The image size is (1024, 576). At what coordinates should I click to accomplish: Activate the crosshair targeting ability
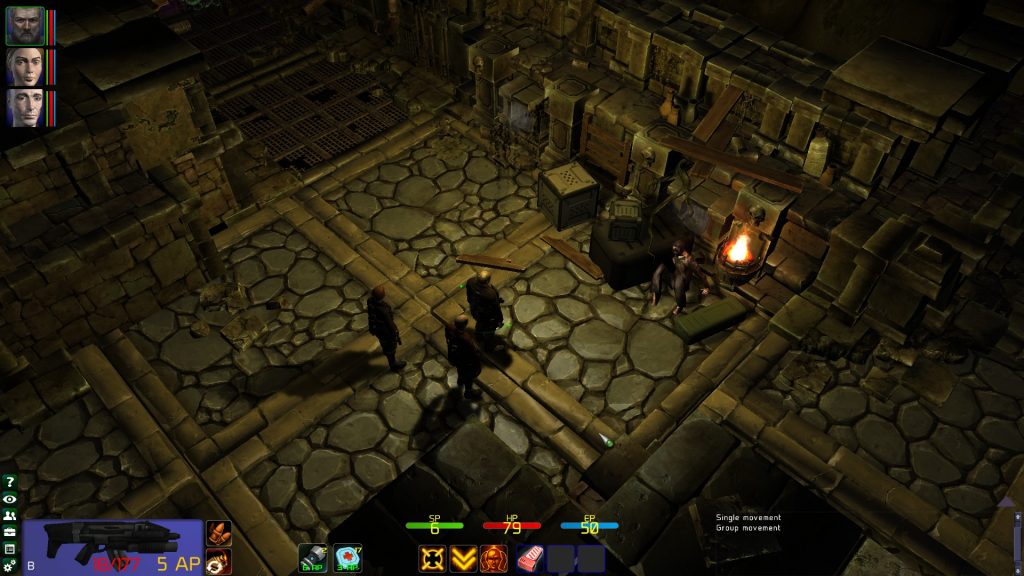point(432,558)
